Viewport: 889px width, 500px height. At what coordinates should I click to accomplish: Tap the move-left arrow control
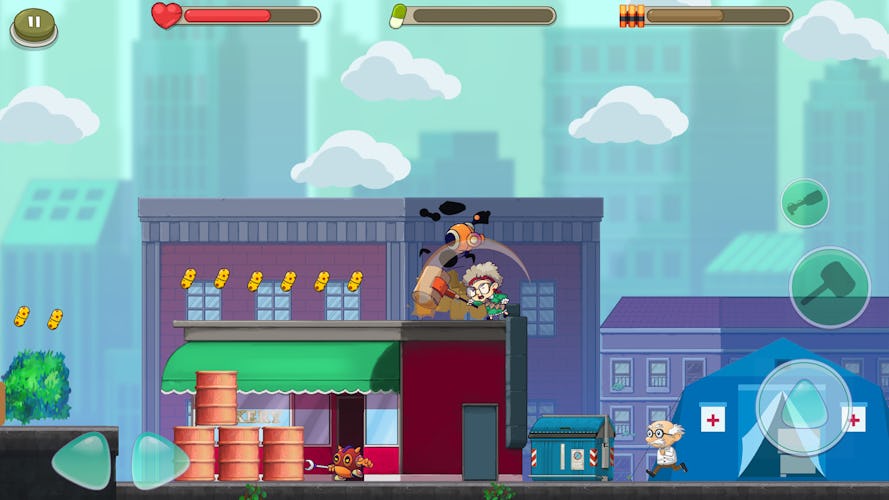click(x=82, y=461)
